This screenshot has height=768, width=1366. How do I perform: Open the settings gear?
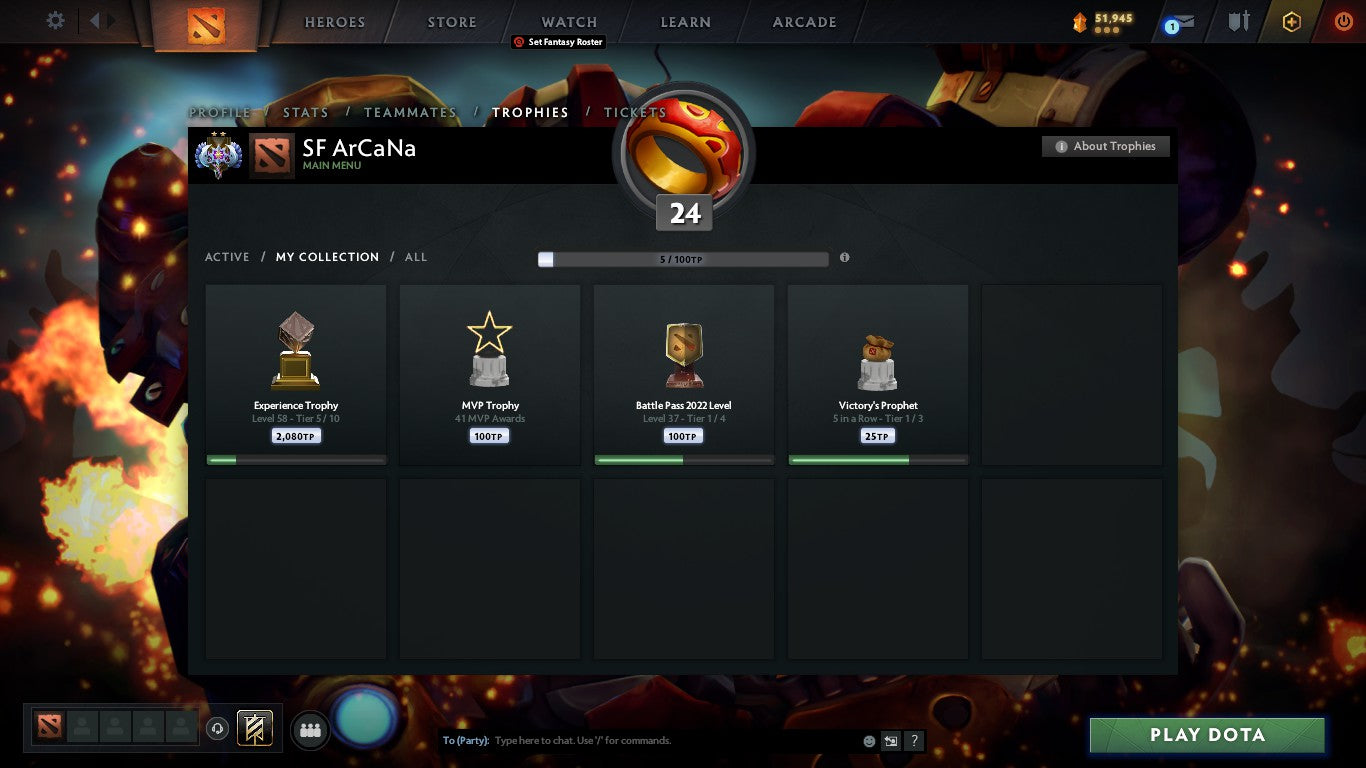(55, 20)
